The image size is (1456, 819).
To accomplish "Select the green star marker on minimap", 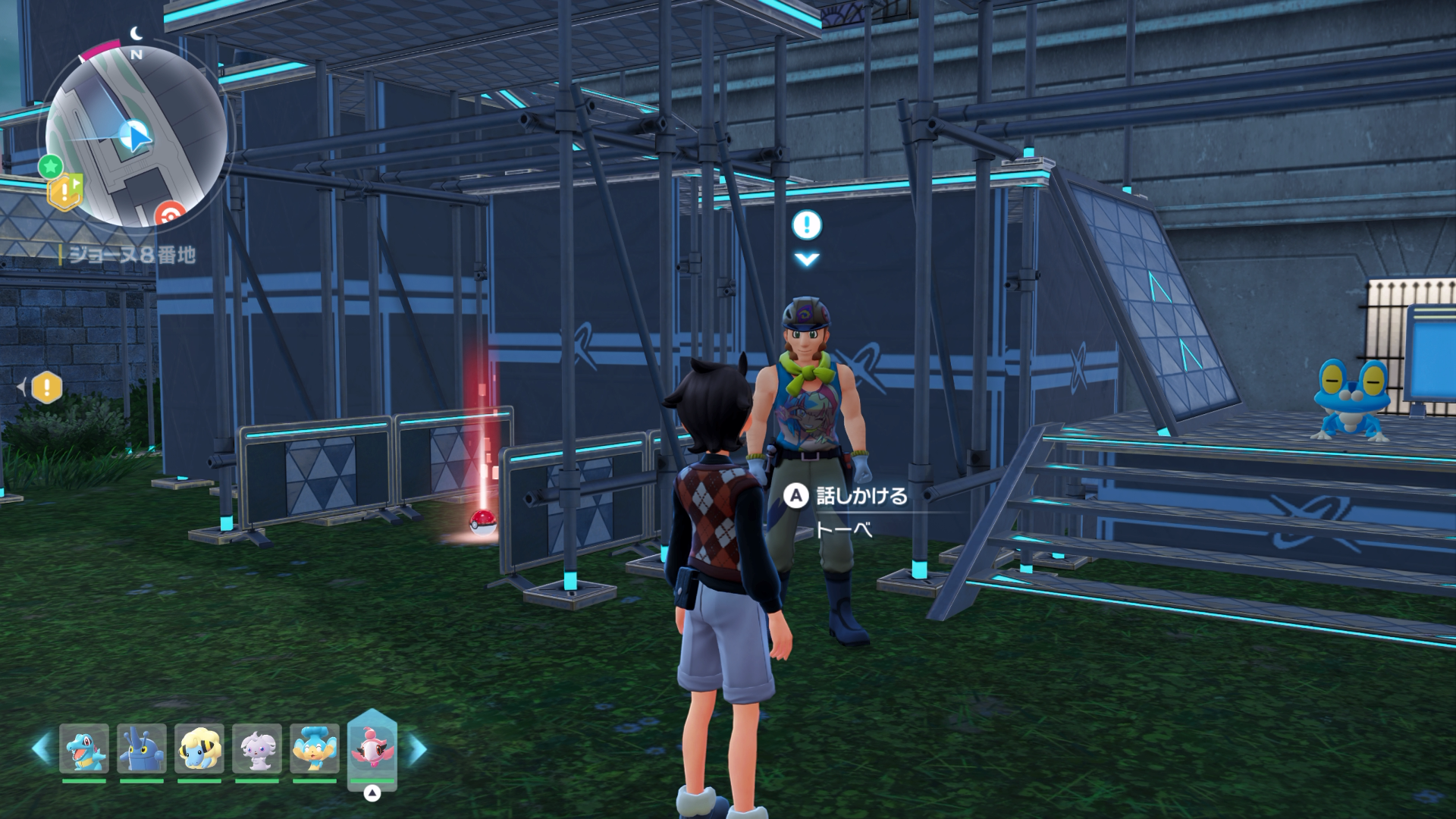I will pyautogui.click(x=51, y=165).
